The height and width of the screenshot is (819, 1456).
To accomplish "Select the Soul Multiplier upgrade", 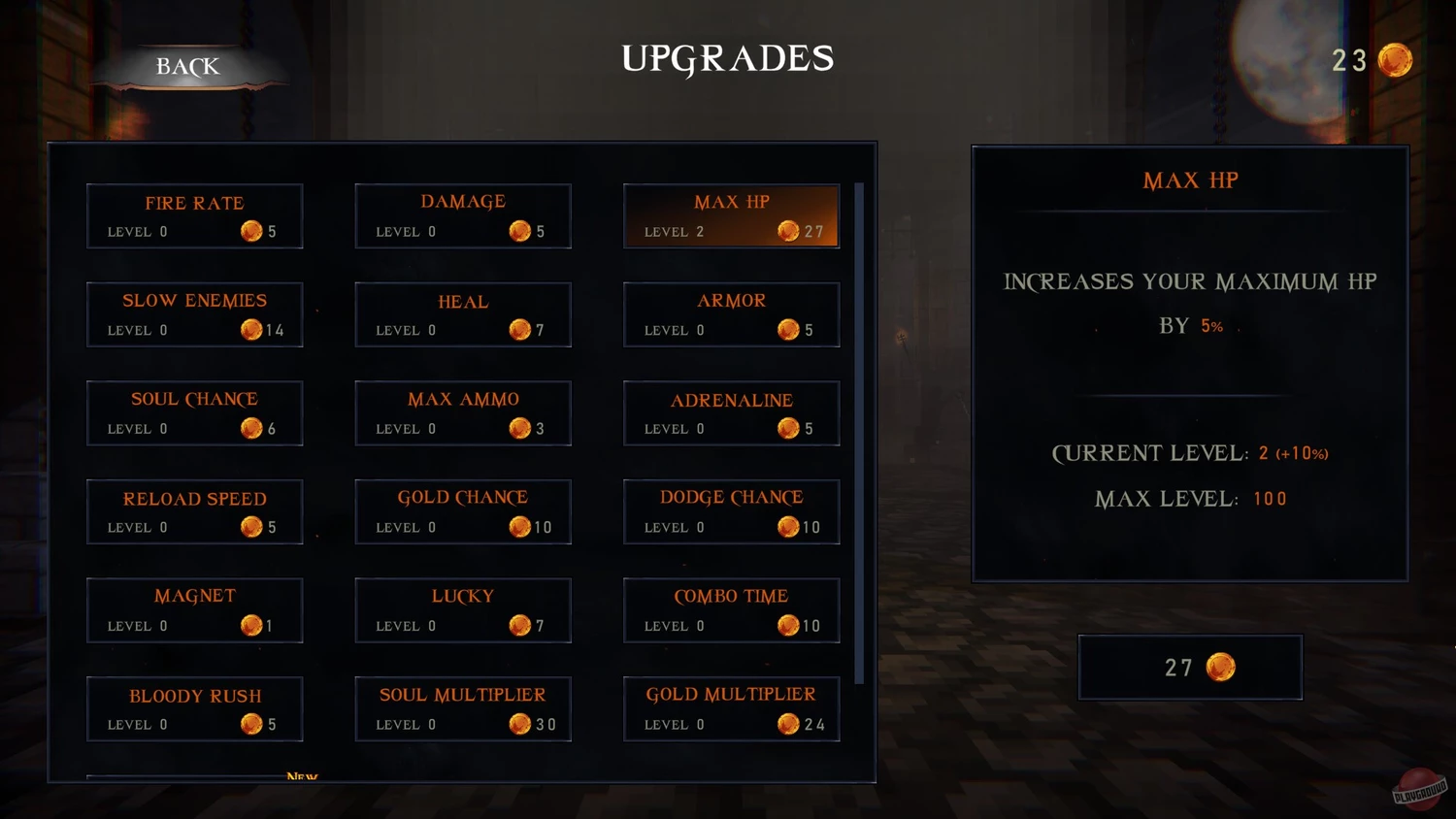I will [x=463, y=709].
